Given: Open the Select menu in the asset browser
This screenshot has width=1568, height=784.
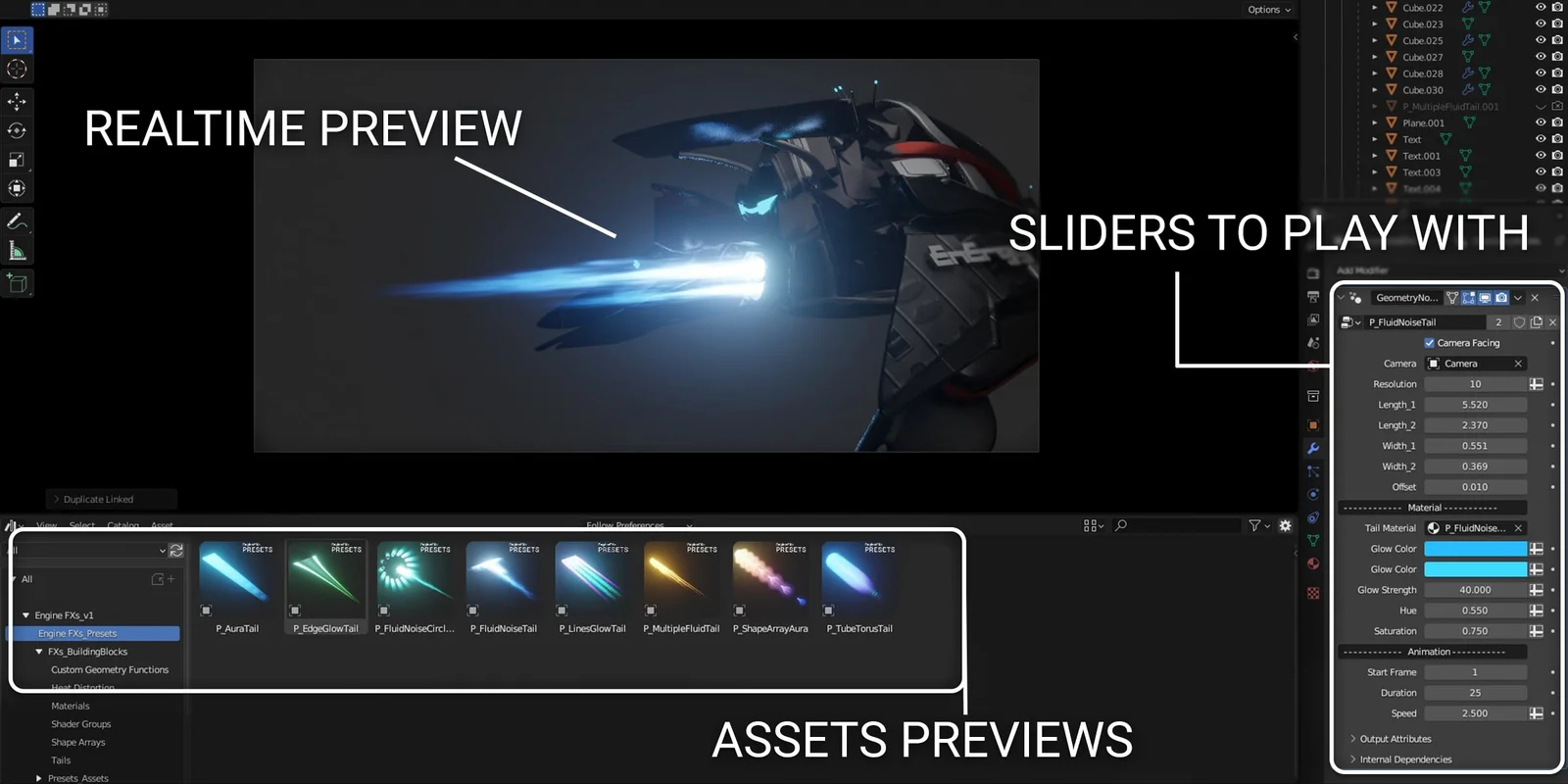Looking at the screenshot, I should [x=82, y=525].
